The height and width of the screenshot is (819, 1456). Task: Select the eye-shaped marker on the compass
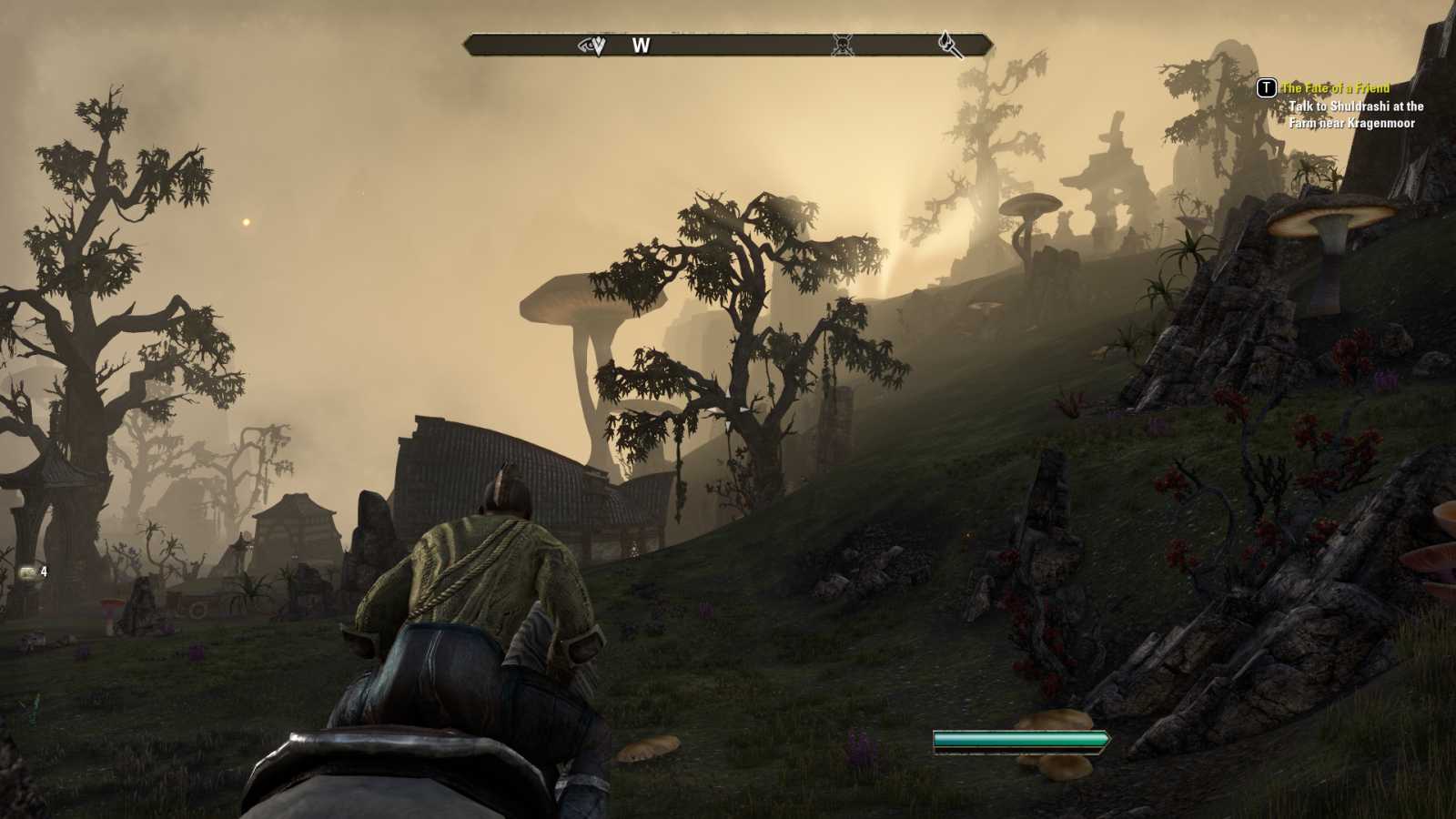click(592, 45)
